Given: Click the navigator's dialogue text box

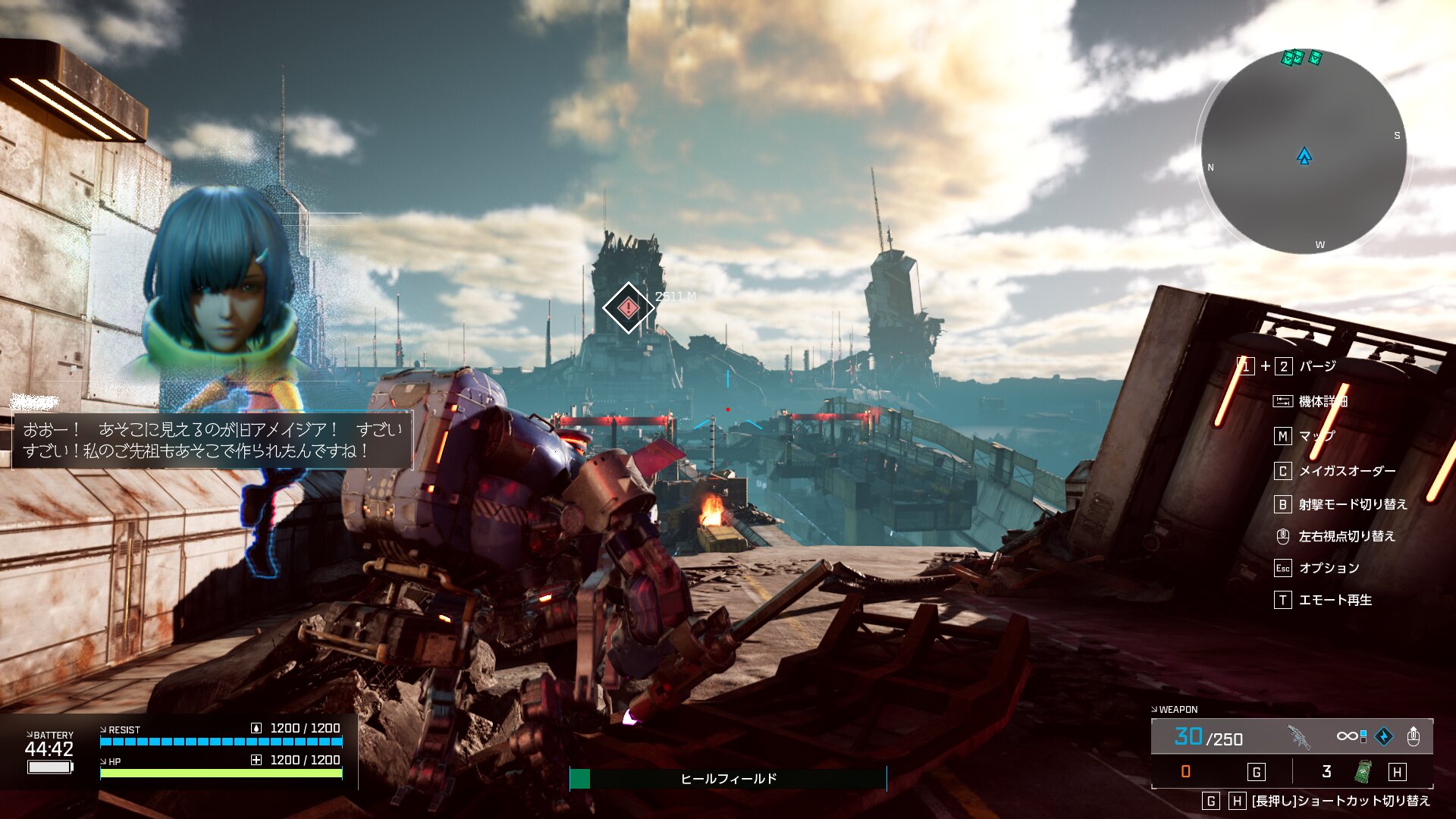Looking at the screenshot, I should [212, 441].
